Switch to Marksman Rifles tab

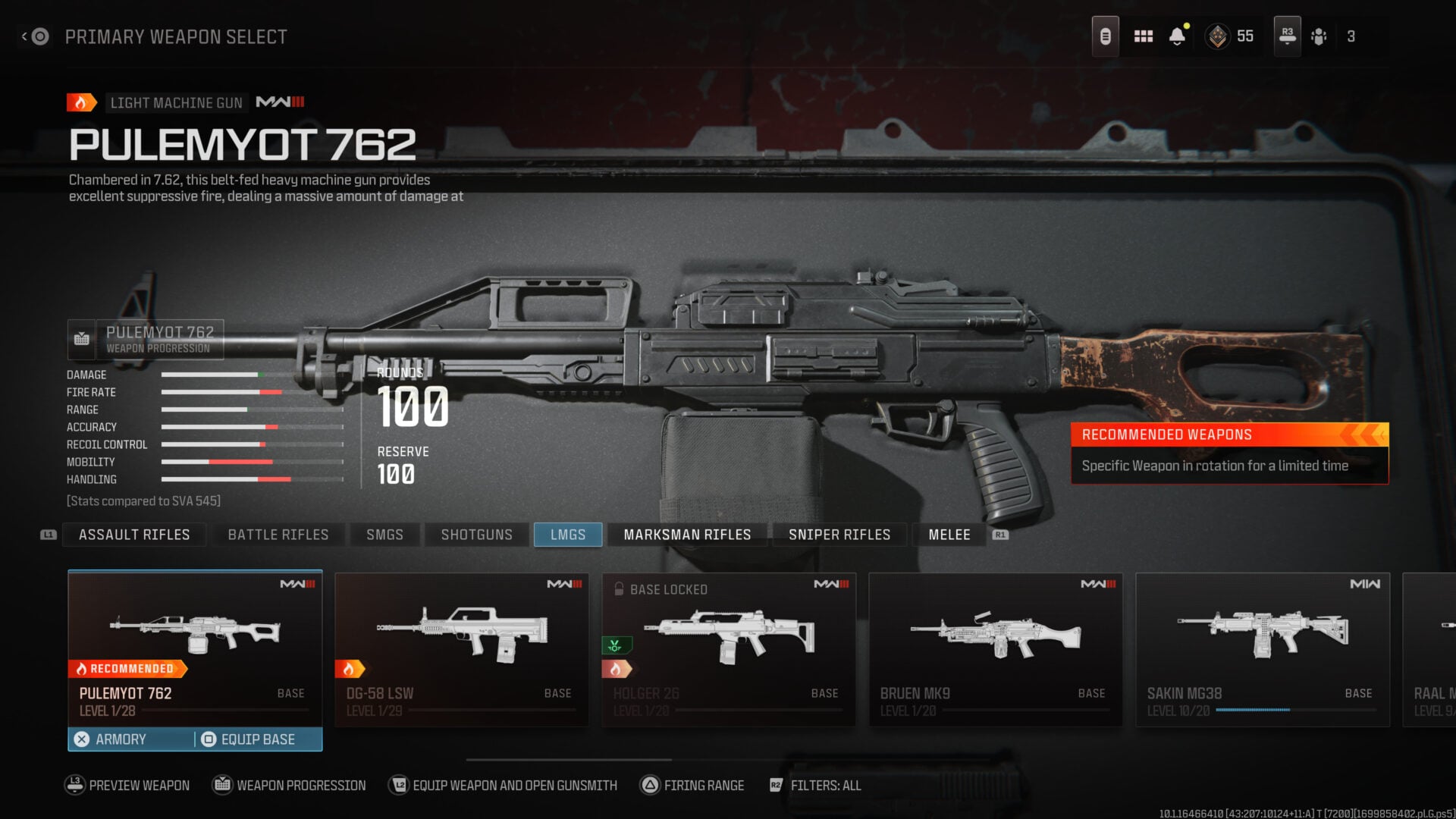click(x=687, y=535)
